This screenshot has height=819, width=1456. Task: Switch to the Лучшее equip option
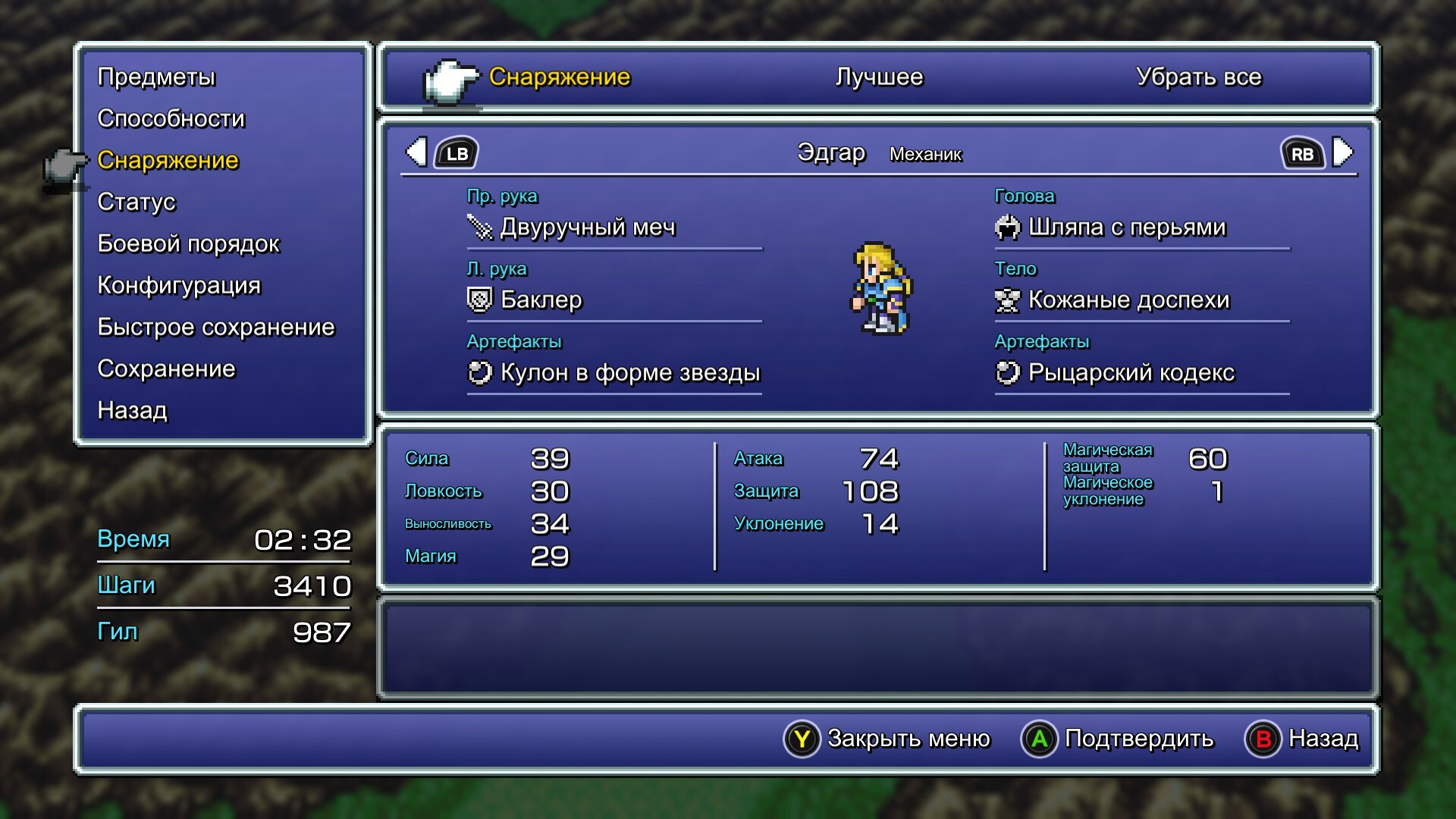pos(879,77)
